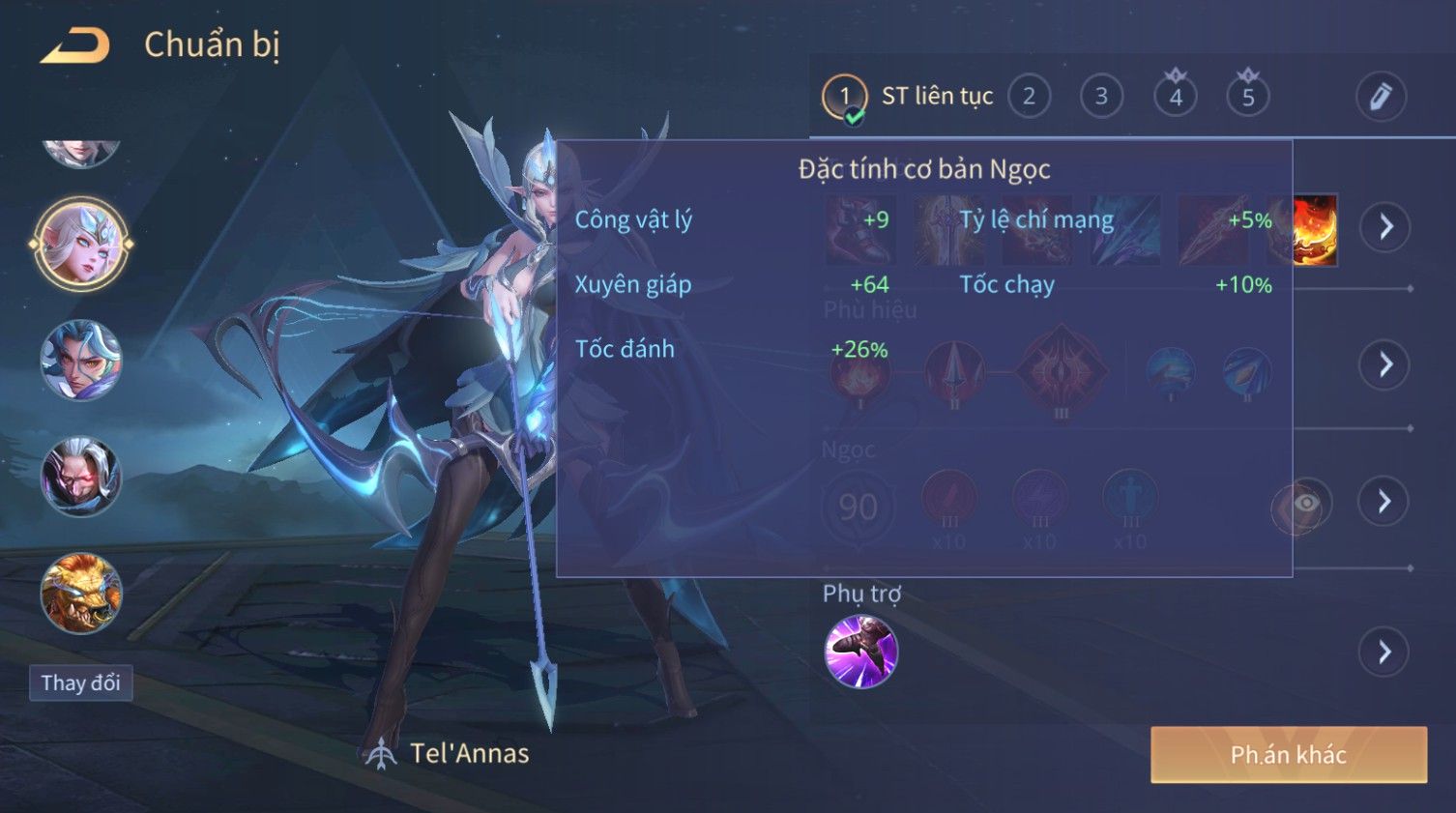1456x813 pixels.
Task: Open the Phụ trợ selection arrow
Action: point(1384,653)
